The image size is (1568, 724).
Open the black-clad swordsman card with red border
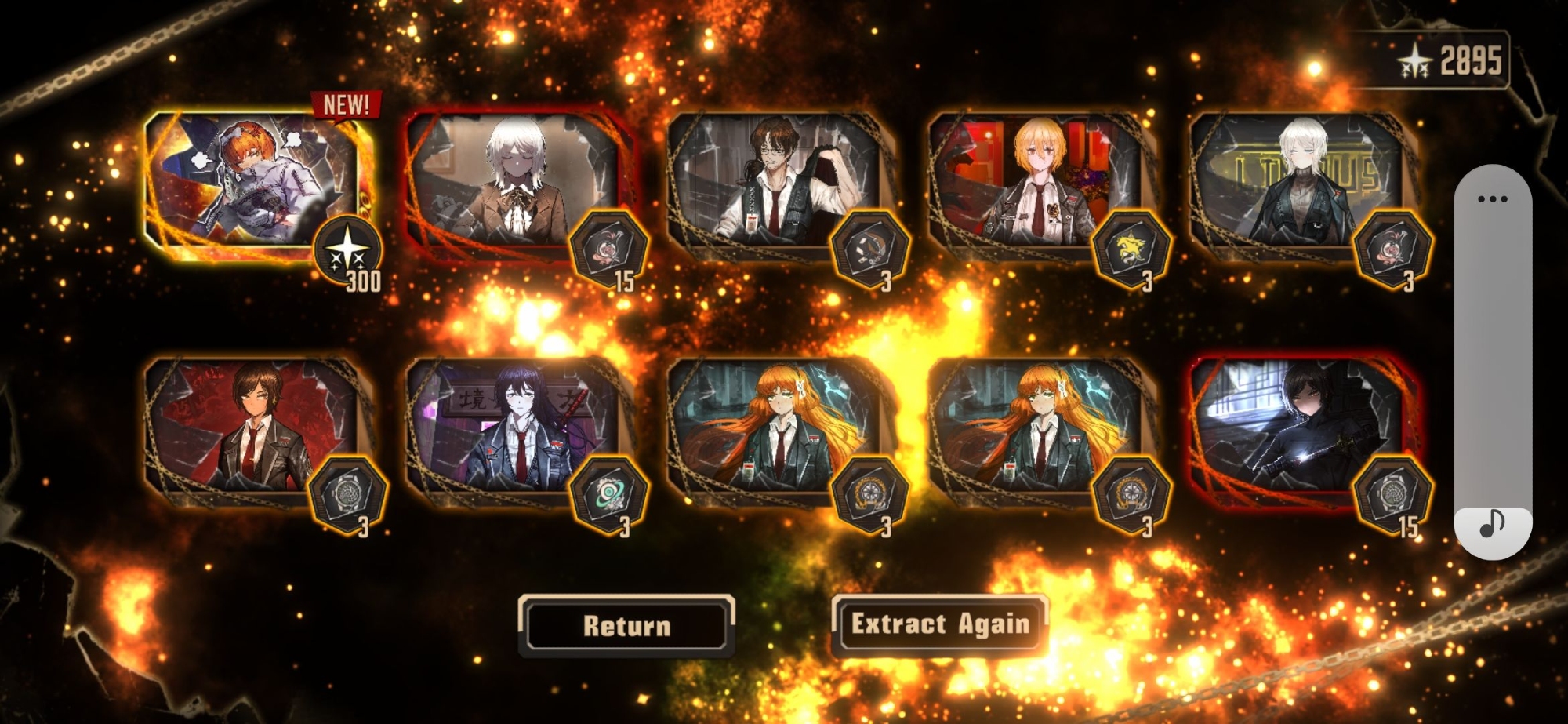click(1298, 429)
